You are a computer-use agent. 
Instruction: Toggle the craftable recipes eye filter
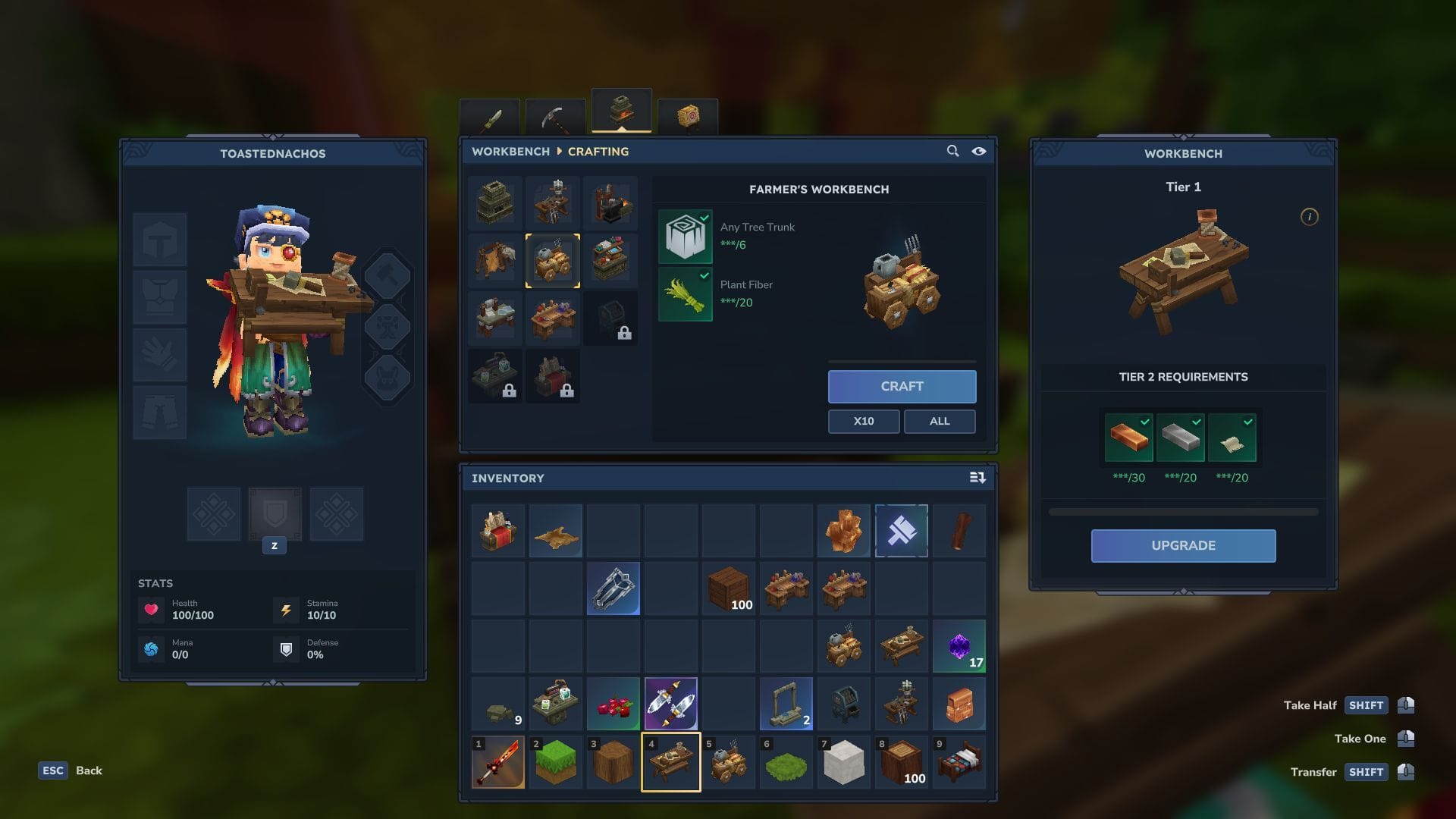pos(978,151)
